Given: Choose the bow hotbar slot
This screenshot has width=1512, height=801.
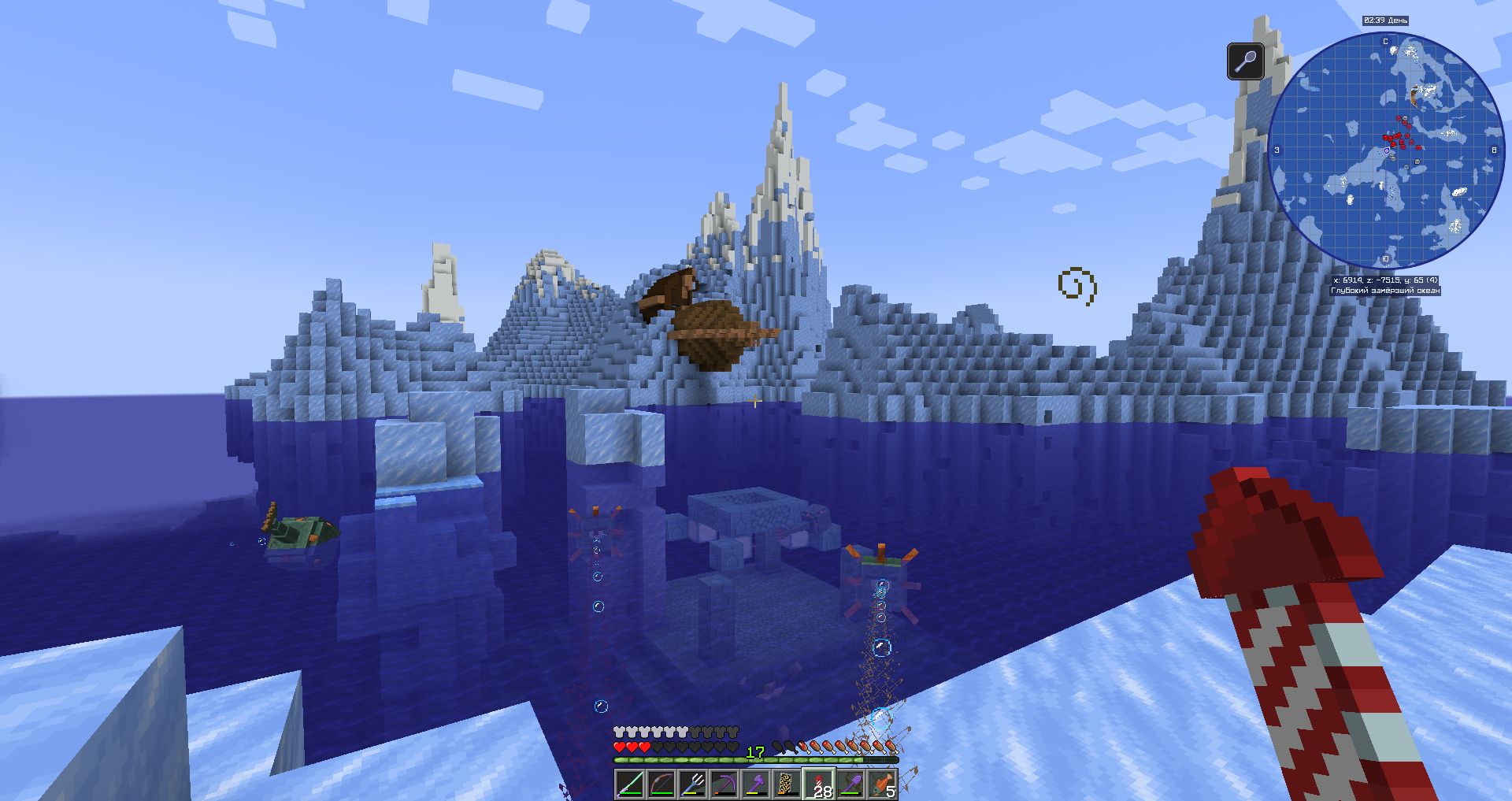Looking at the screenshot, I should 661,784.
